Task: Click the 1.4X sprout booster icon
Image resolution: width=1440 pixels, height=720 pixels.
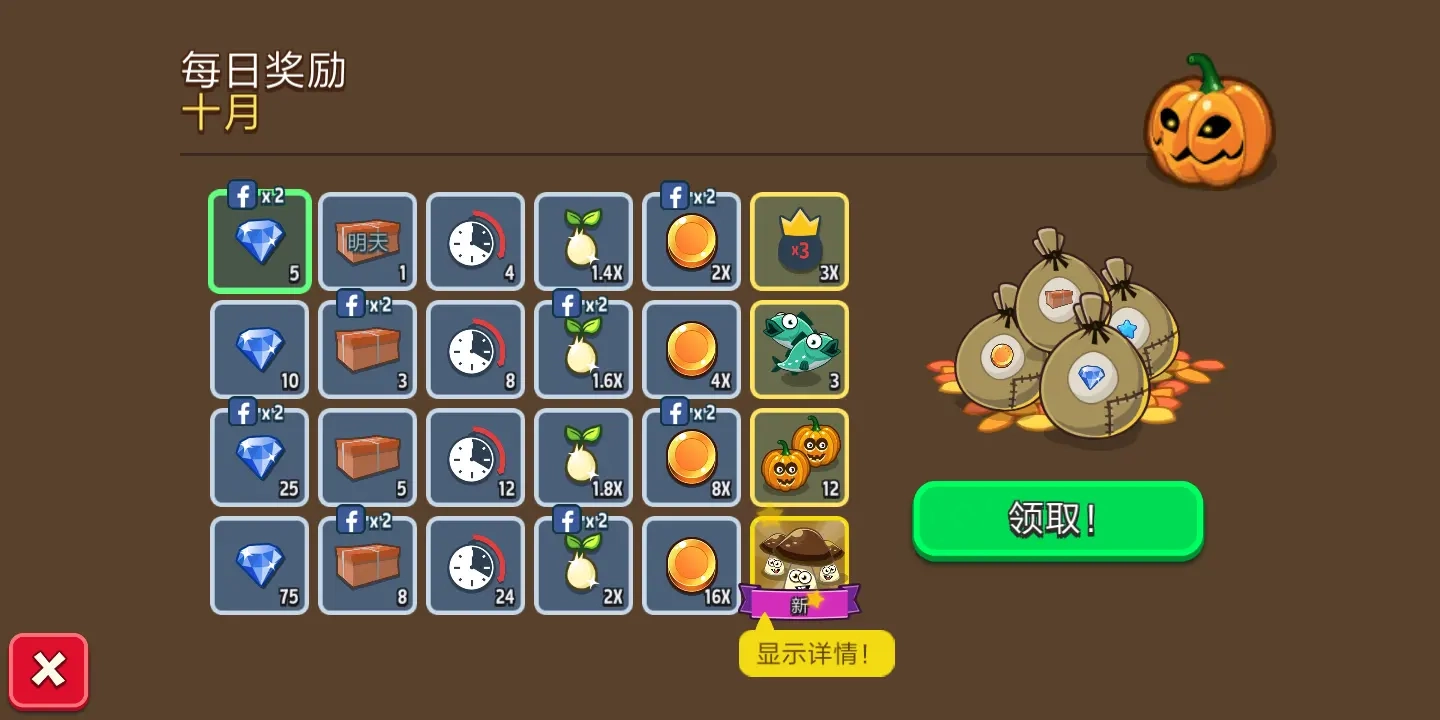Action: tap(583, 241)
